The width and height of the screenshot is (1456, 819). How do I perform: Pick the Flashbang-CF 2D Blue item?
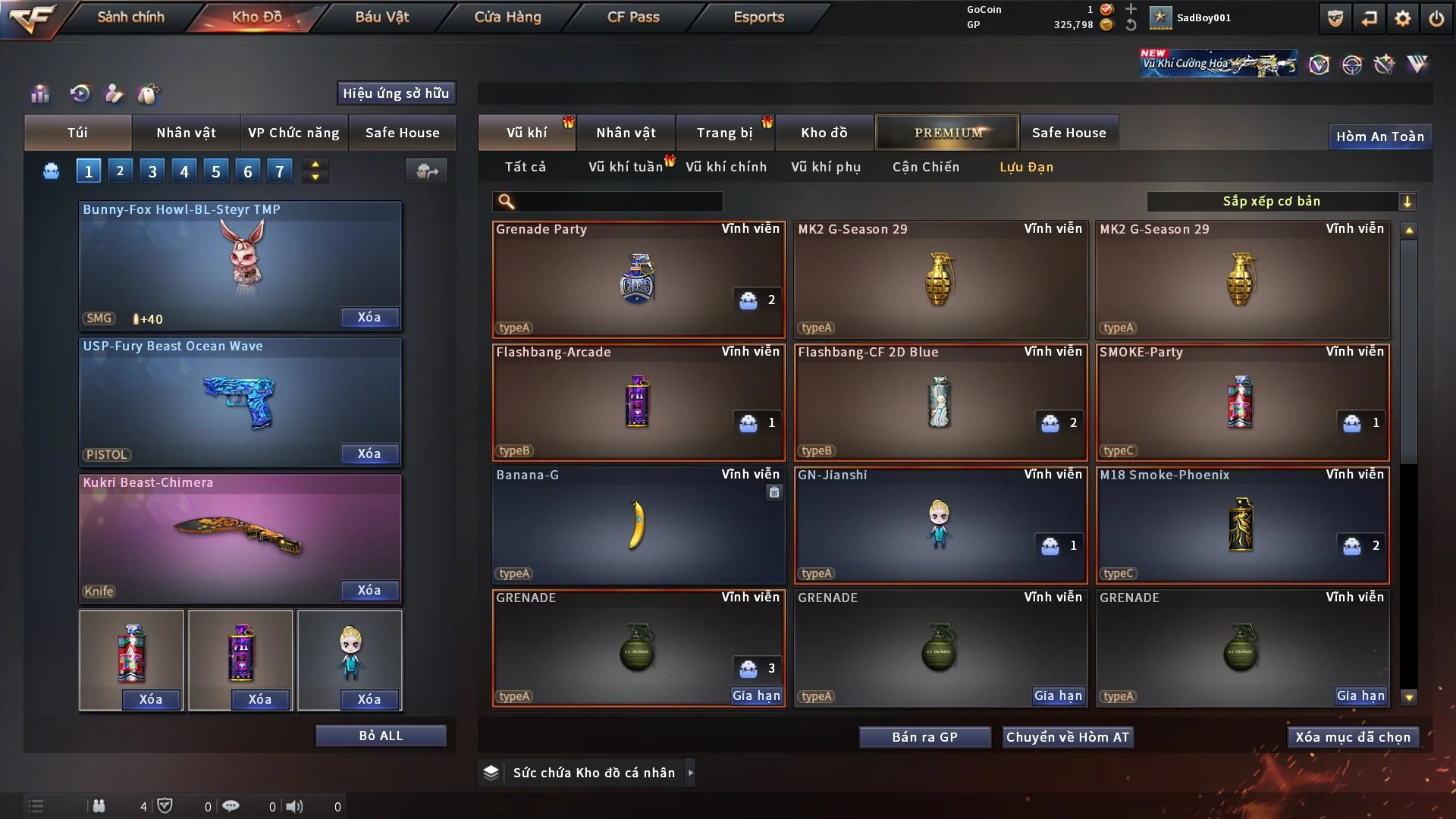pos(940,402)
